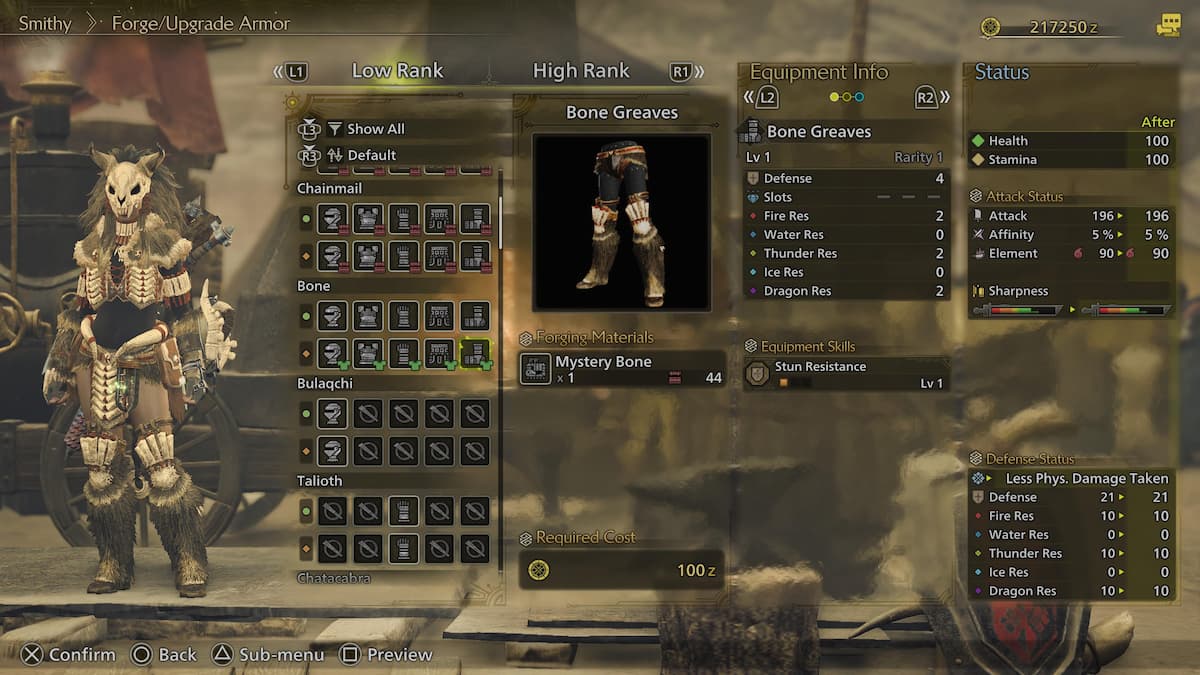Open the chat icon beside the zenny count

click(1167, 27)
